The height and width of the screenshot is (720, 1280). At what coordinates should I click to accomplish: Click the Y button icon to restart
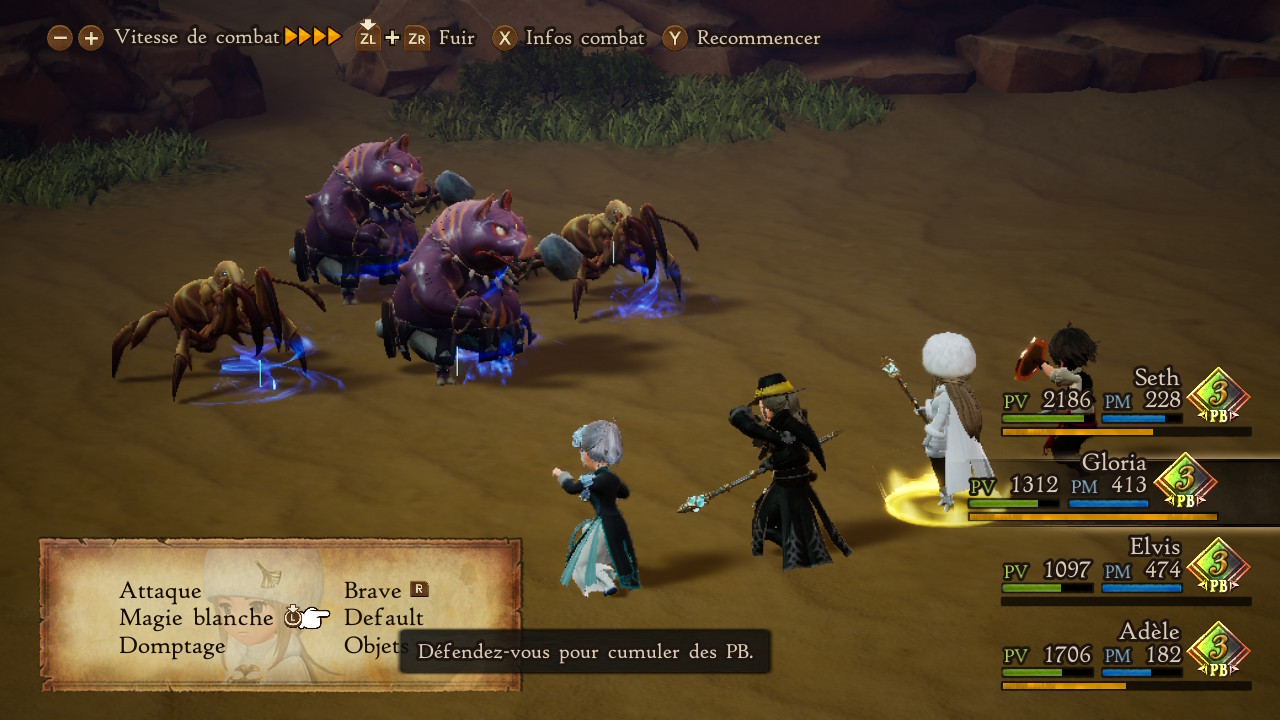click(676, 38)
